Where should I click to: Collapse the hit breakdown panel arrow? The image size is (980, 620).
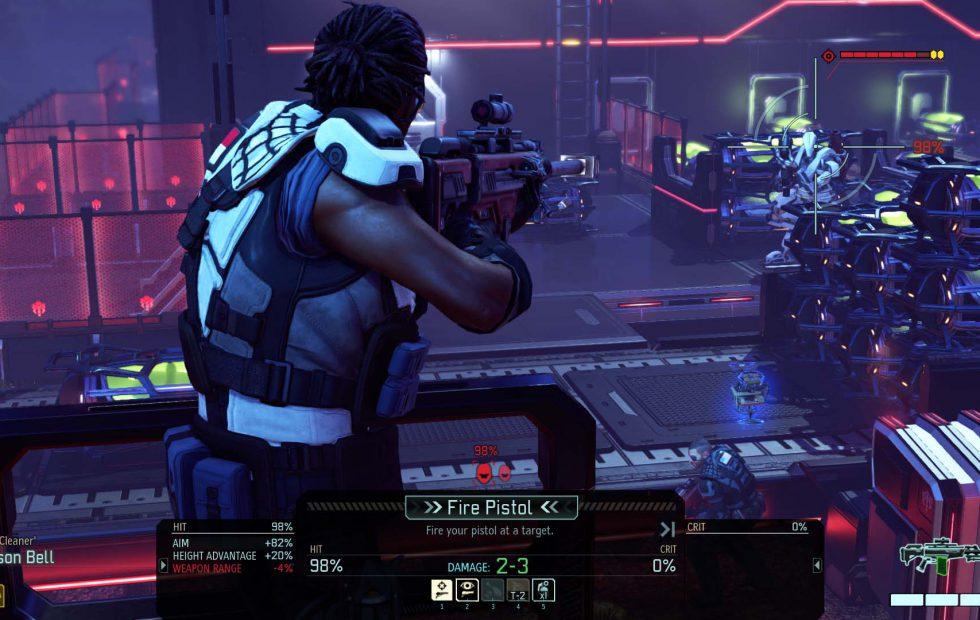point(164,565)
